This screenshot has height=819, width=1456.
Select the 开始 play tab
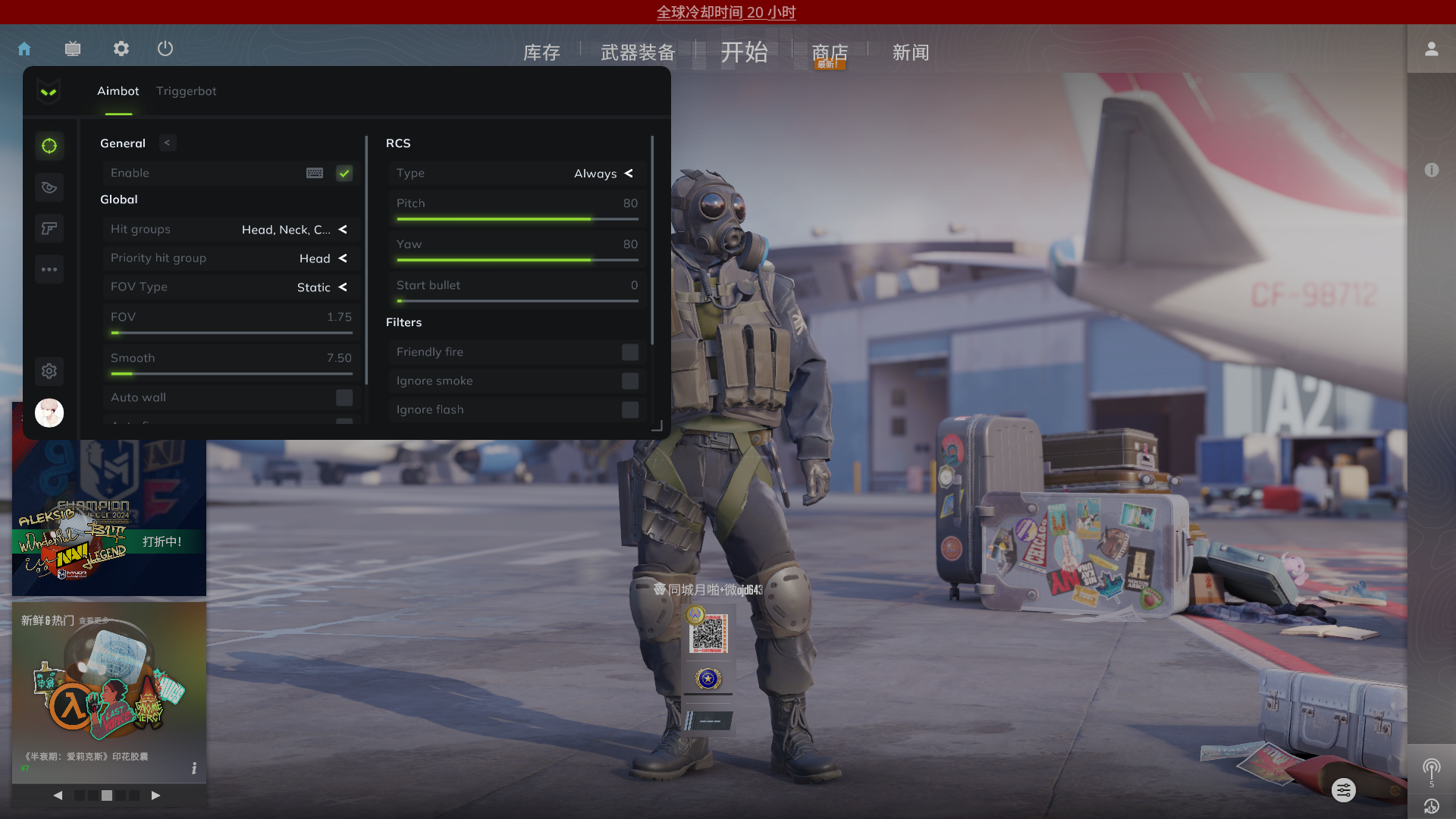point(744,52)
